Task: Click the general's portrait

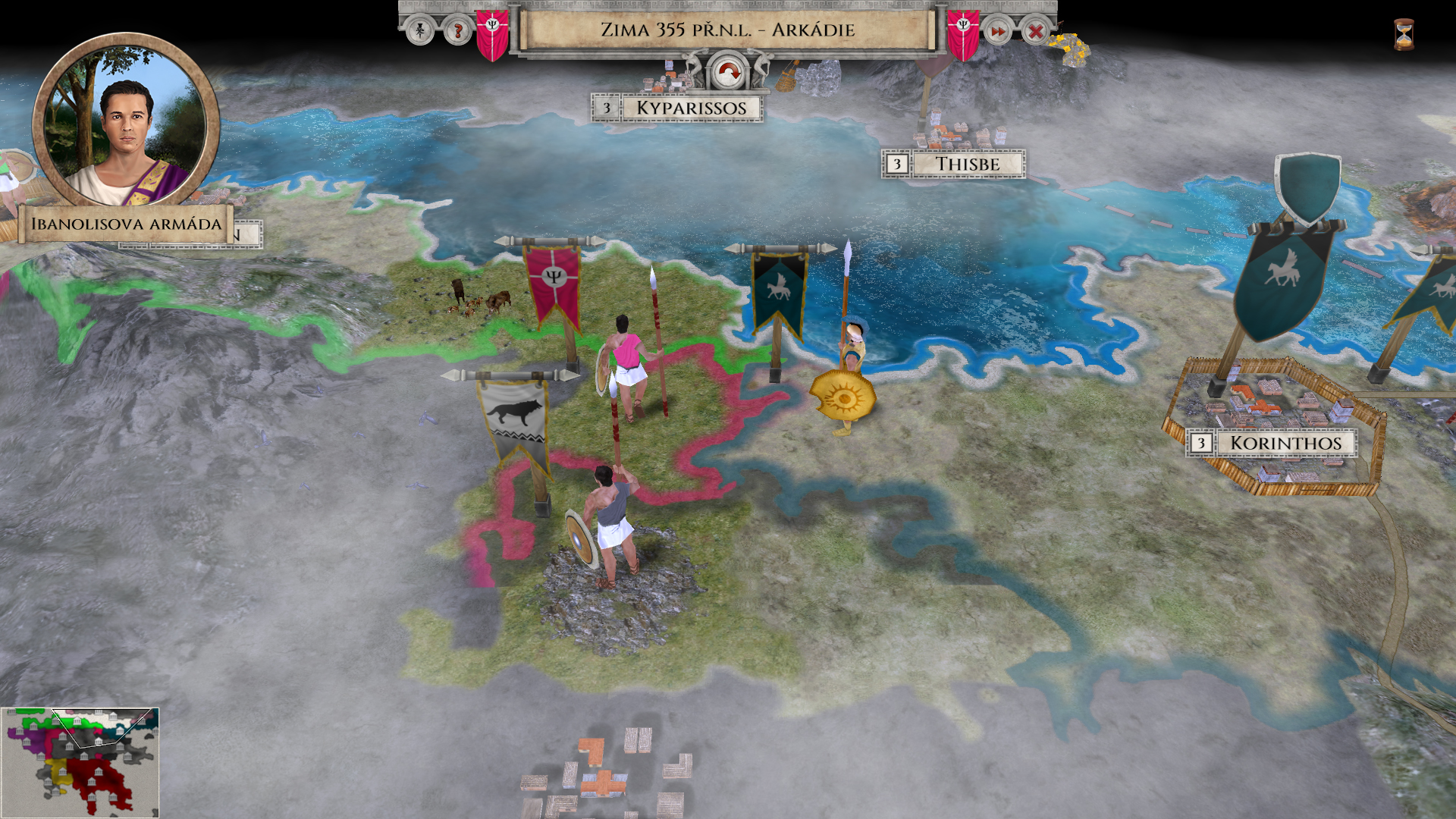Action: point(126,121)
